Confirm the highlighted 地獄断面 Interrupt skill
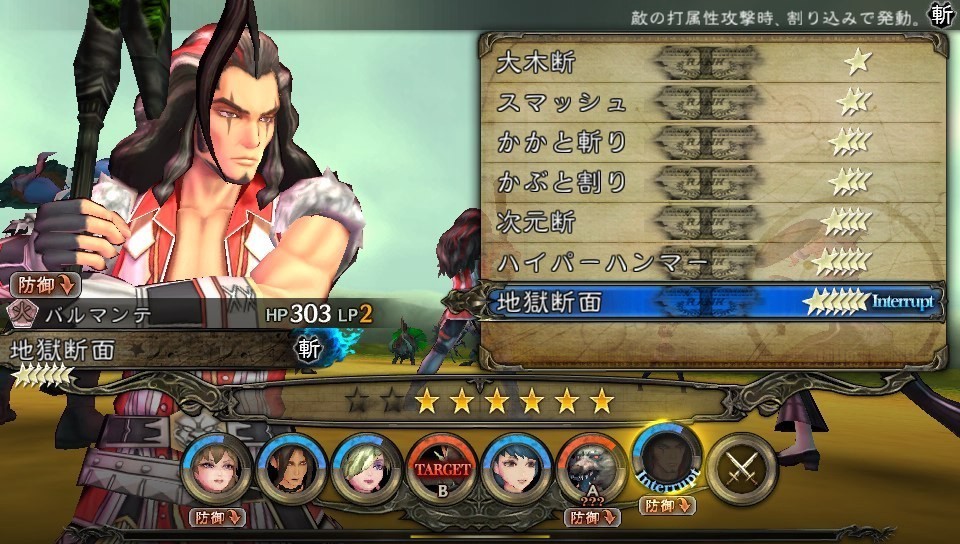Image resolution: width=960 pixels, height=544 pixels. click(710, 302)
